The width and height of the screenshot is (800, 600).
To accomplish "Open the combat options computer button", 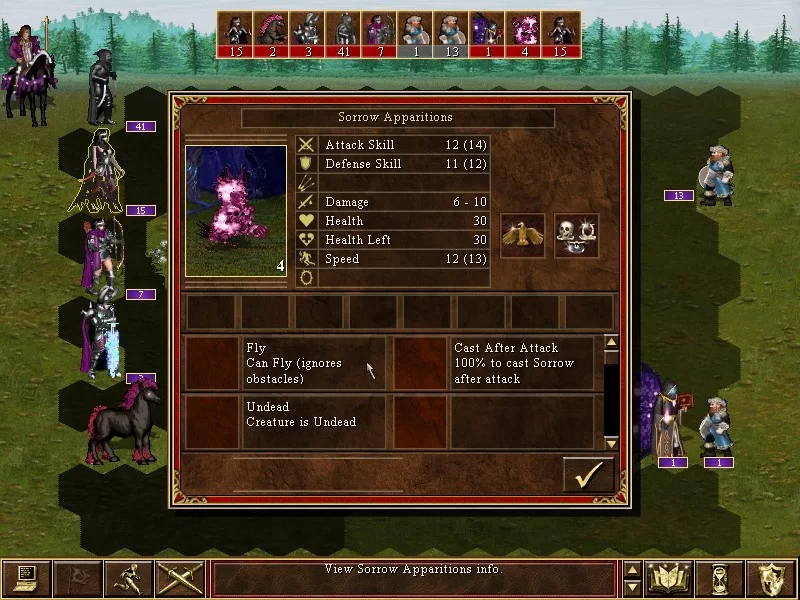I will coord(26,578).
